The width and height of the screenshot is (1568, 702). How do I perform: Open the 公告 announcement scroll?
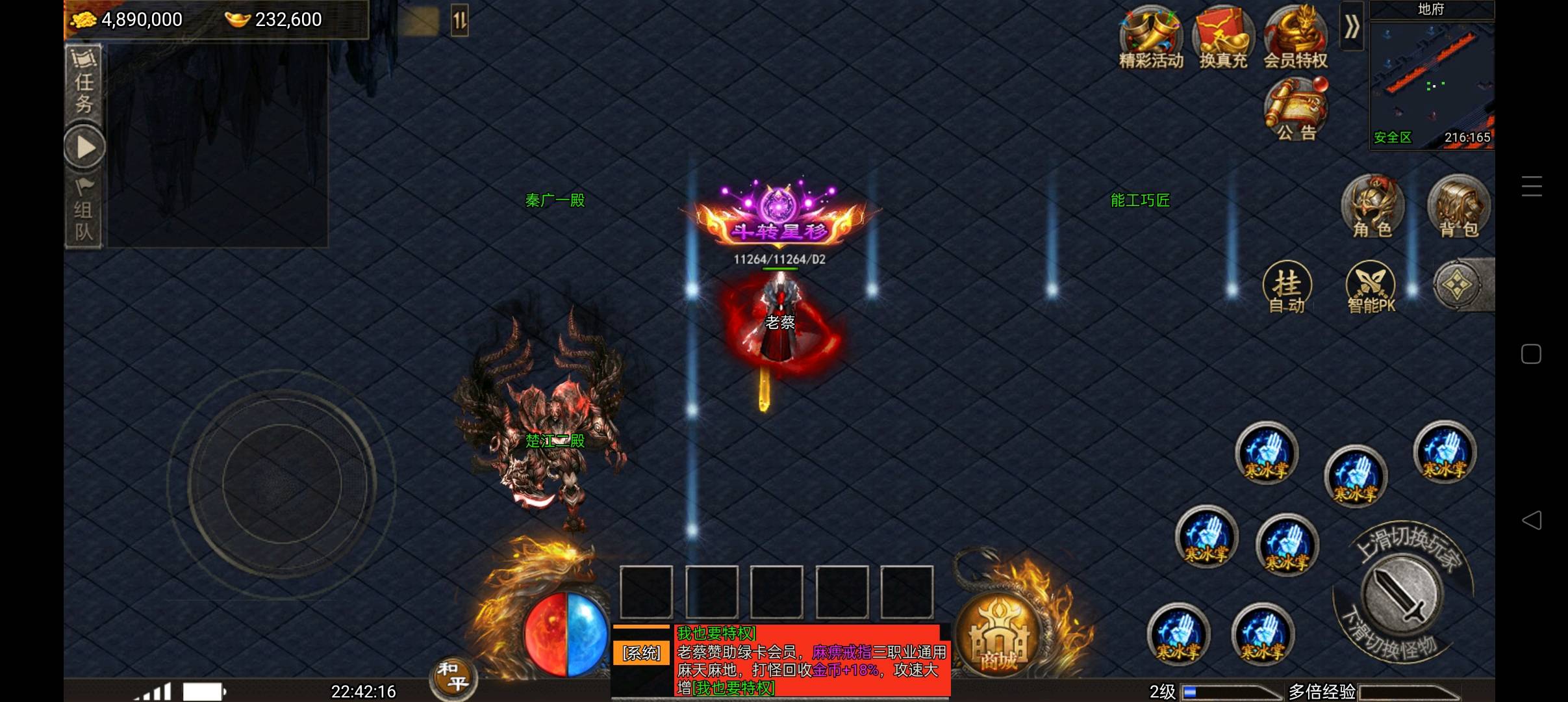coord(1296,109)
